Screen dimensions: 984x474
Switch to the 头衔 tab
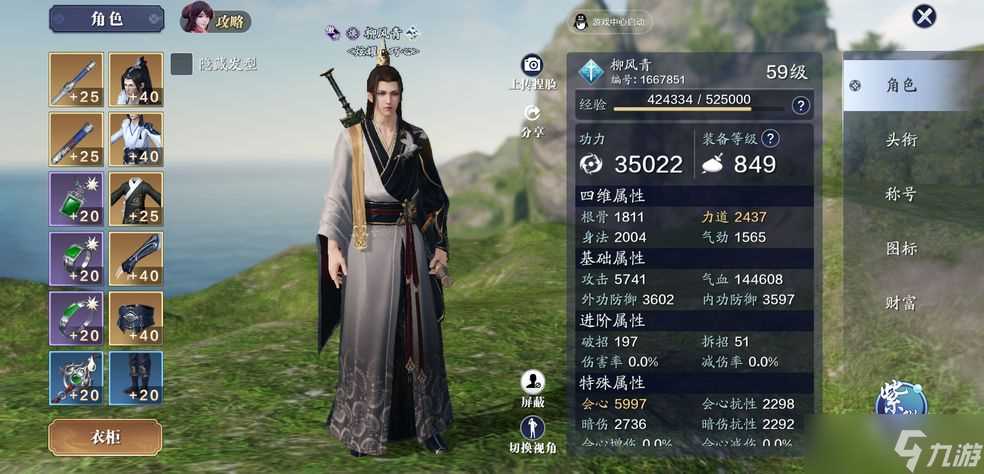click(x=901, y=140)
